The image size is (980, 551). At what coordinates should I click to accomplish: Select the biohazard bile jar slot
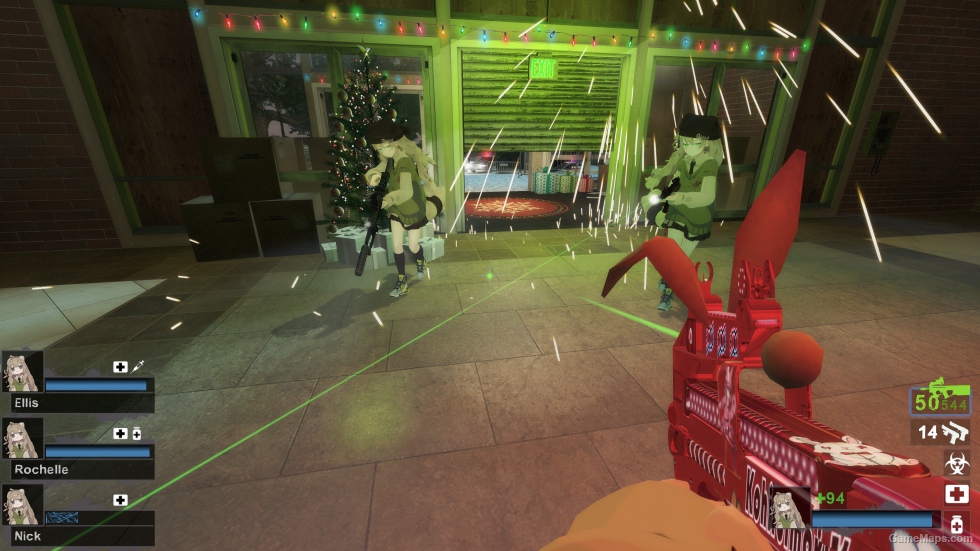click(x=957, y=463)
